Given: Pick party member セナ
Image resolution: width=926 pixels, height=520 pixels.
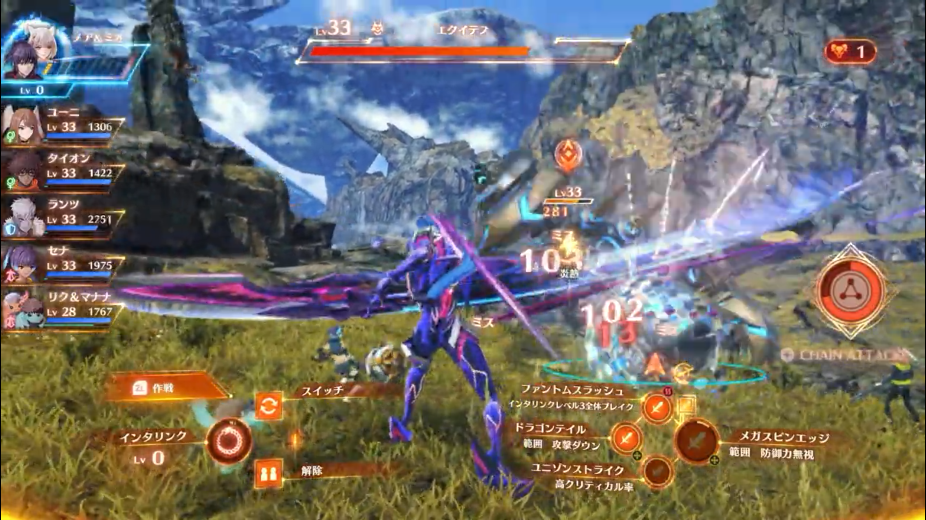Looking at the screenshot, I should click(60, 263).
